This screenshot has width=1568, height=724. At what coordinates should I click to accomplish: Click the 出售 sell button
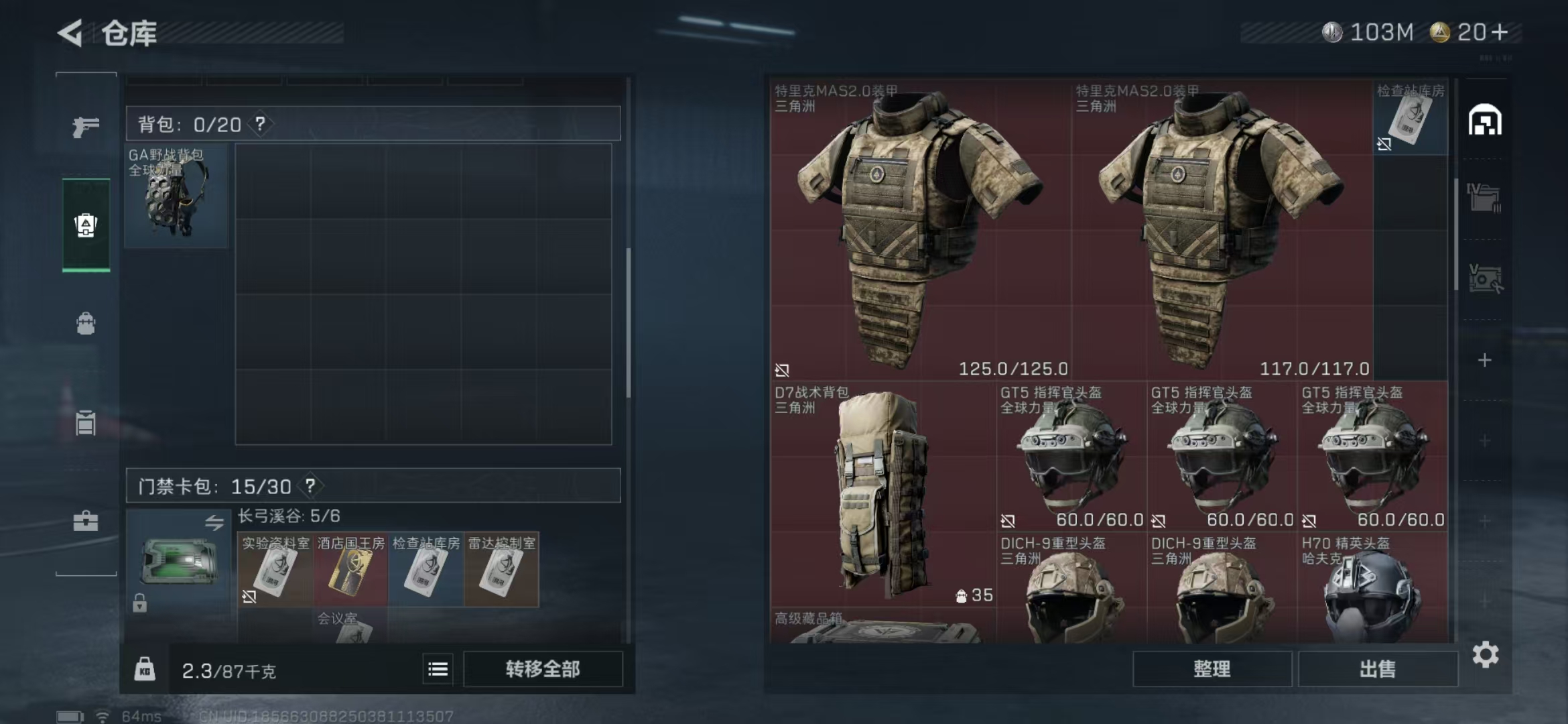coord(1378,669)
